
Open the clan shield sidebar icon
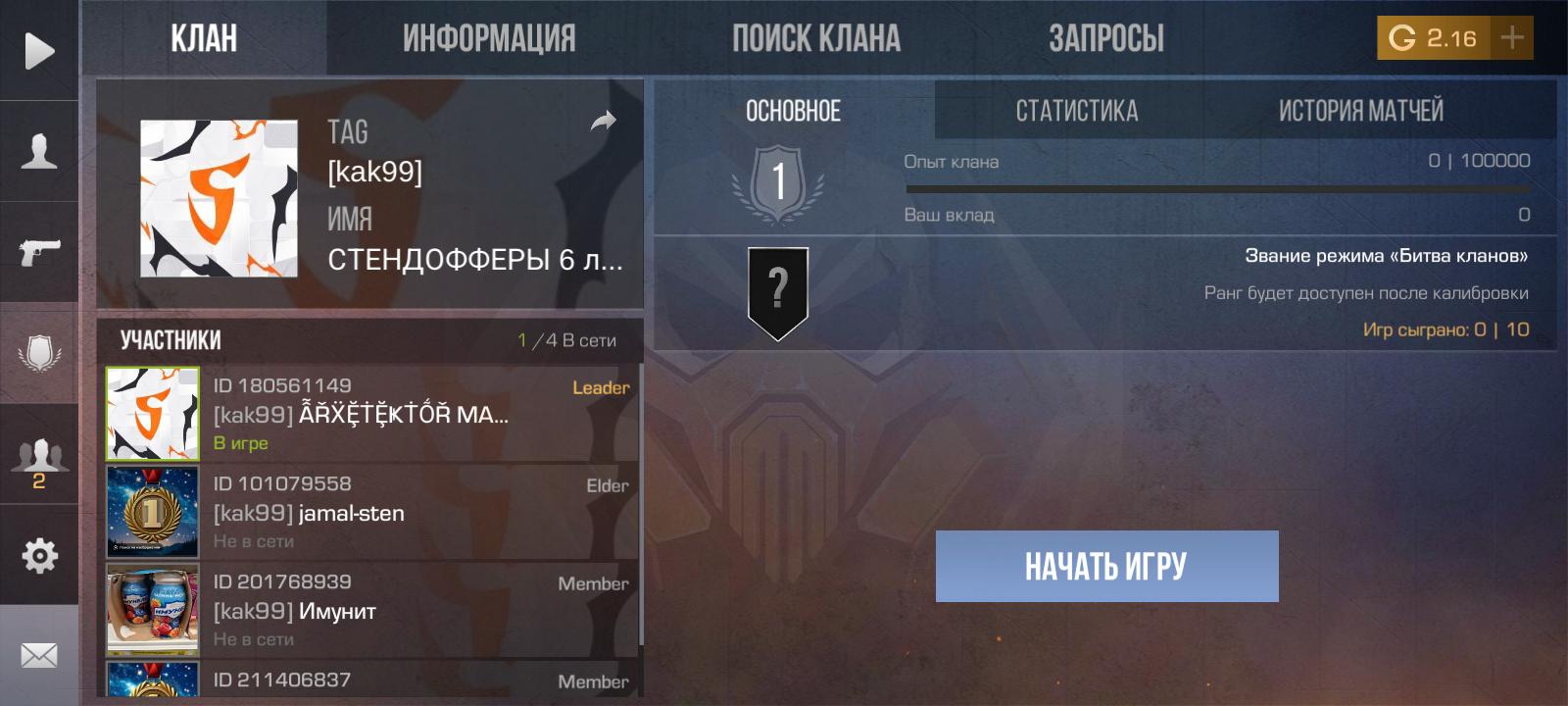tap(39, 353)
